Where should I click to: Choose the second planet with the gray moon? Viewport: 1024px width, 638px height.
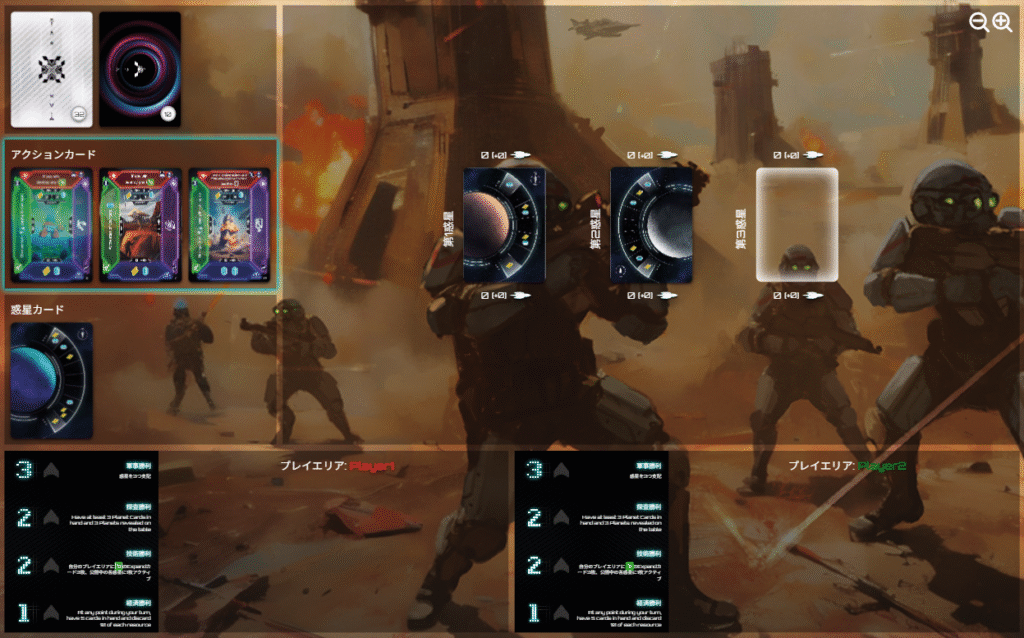click(652, 225)
